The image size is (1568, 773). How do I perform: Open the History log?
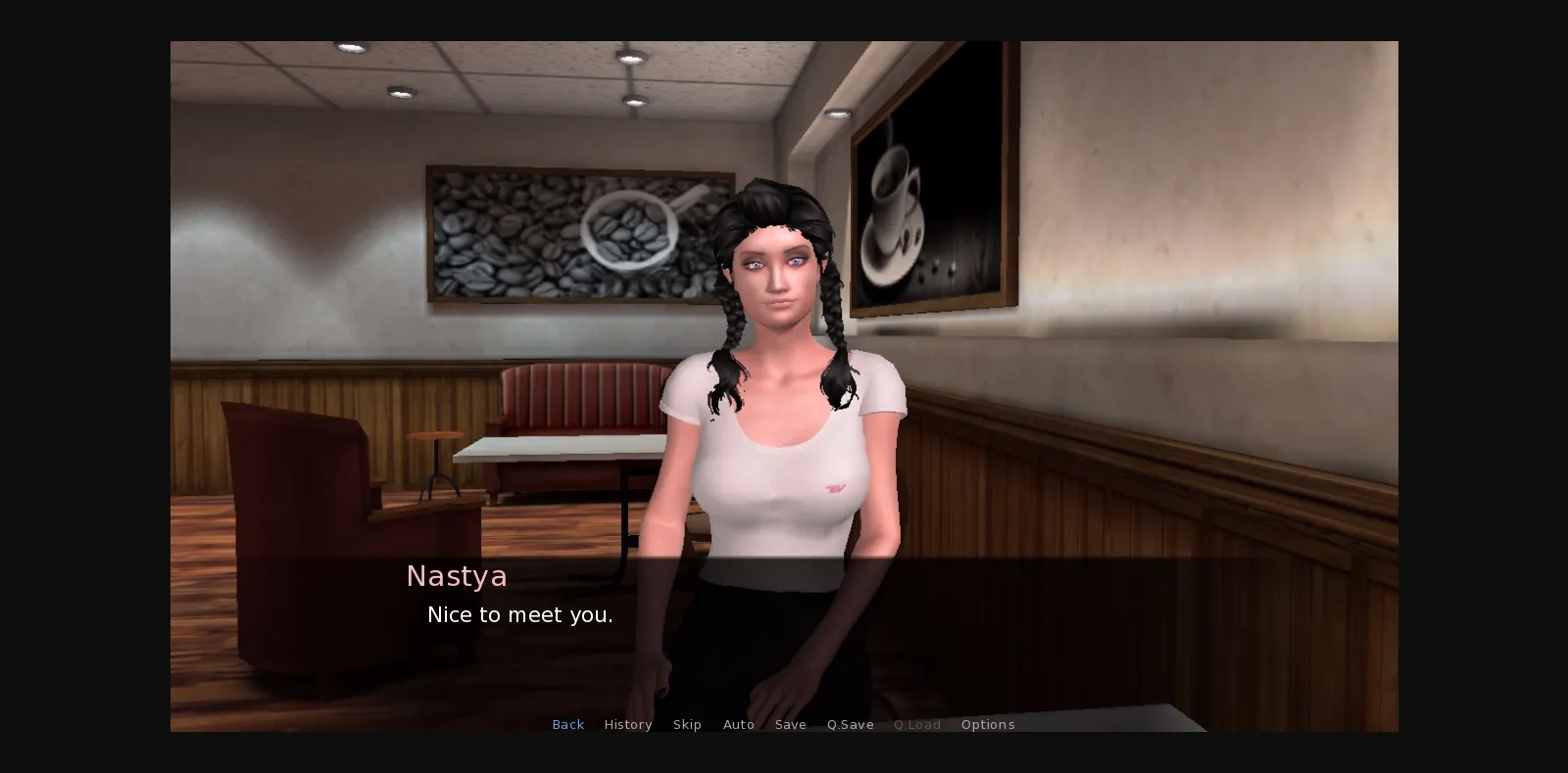628,724
